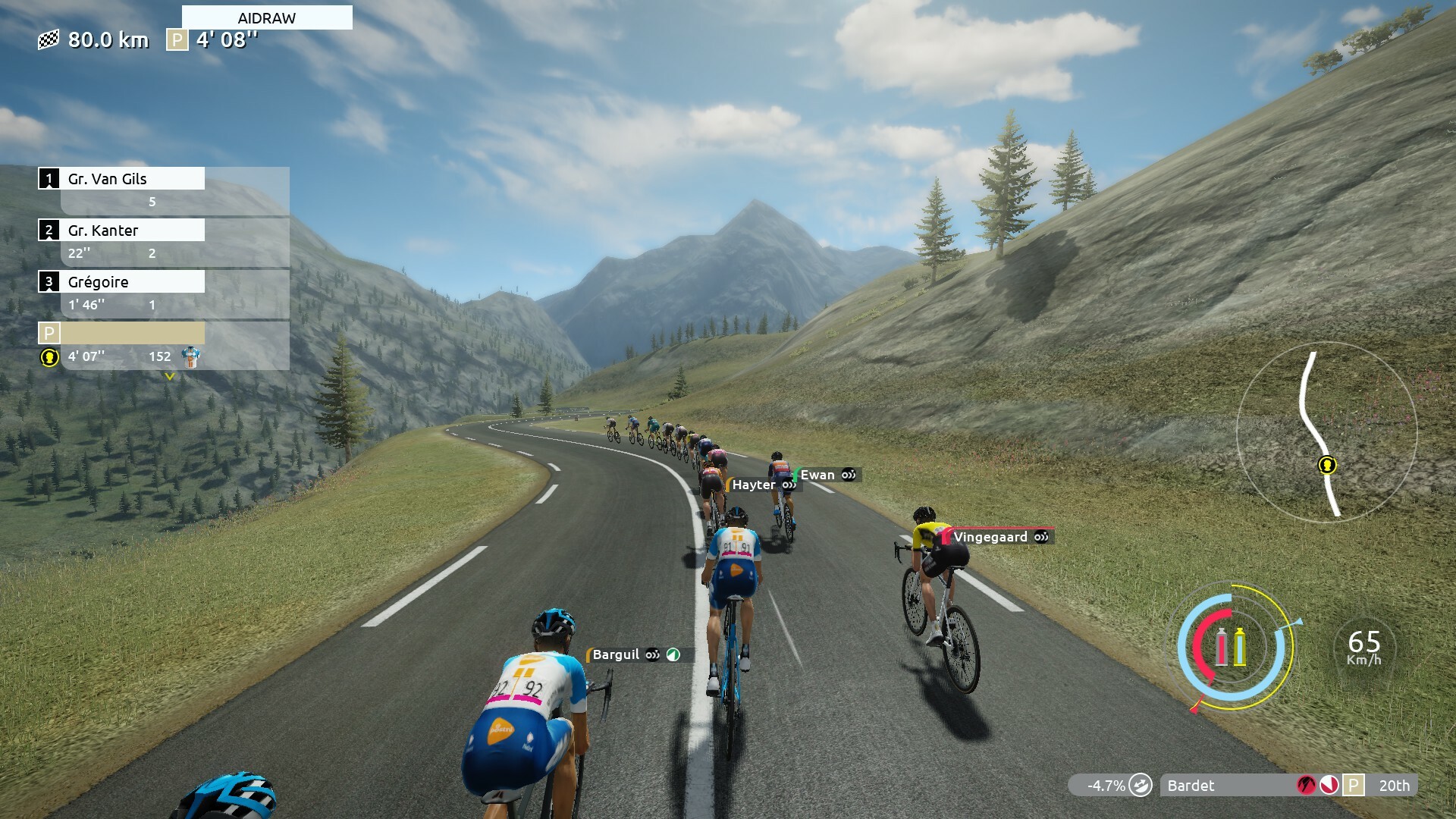Select the red bidon icon in the effort gauge
1456x819 pixels.
(x=1222, y=646)
